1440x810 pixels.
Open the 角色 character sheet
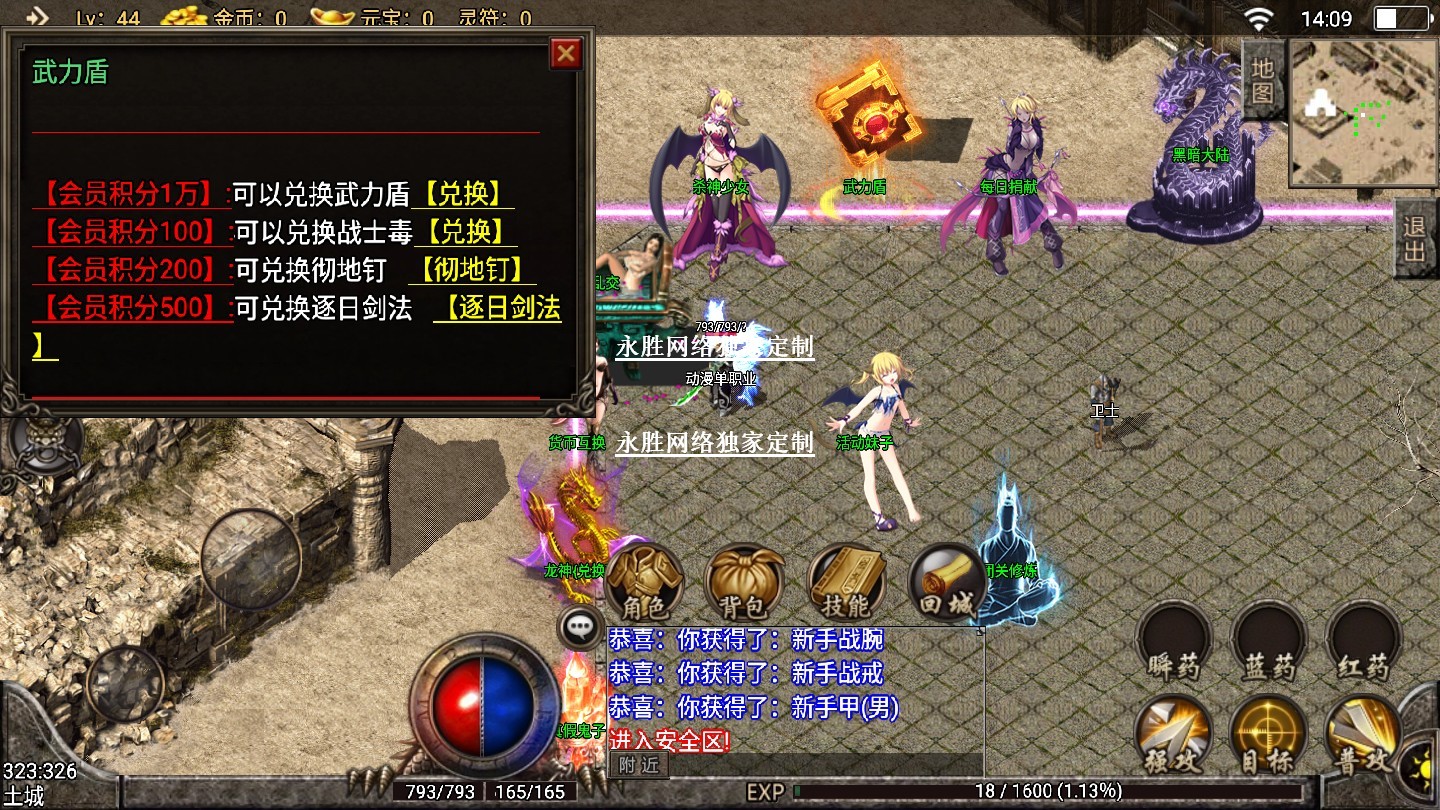[644, 583]
